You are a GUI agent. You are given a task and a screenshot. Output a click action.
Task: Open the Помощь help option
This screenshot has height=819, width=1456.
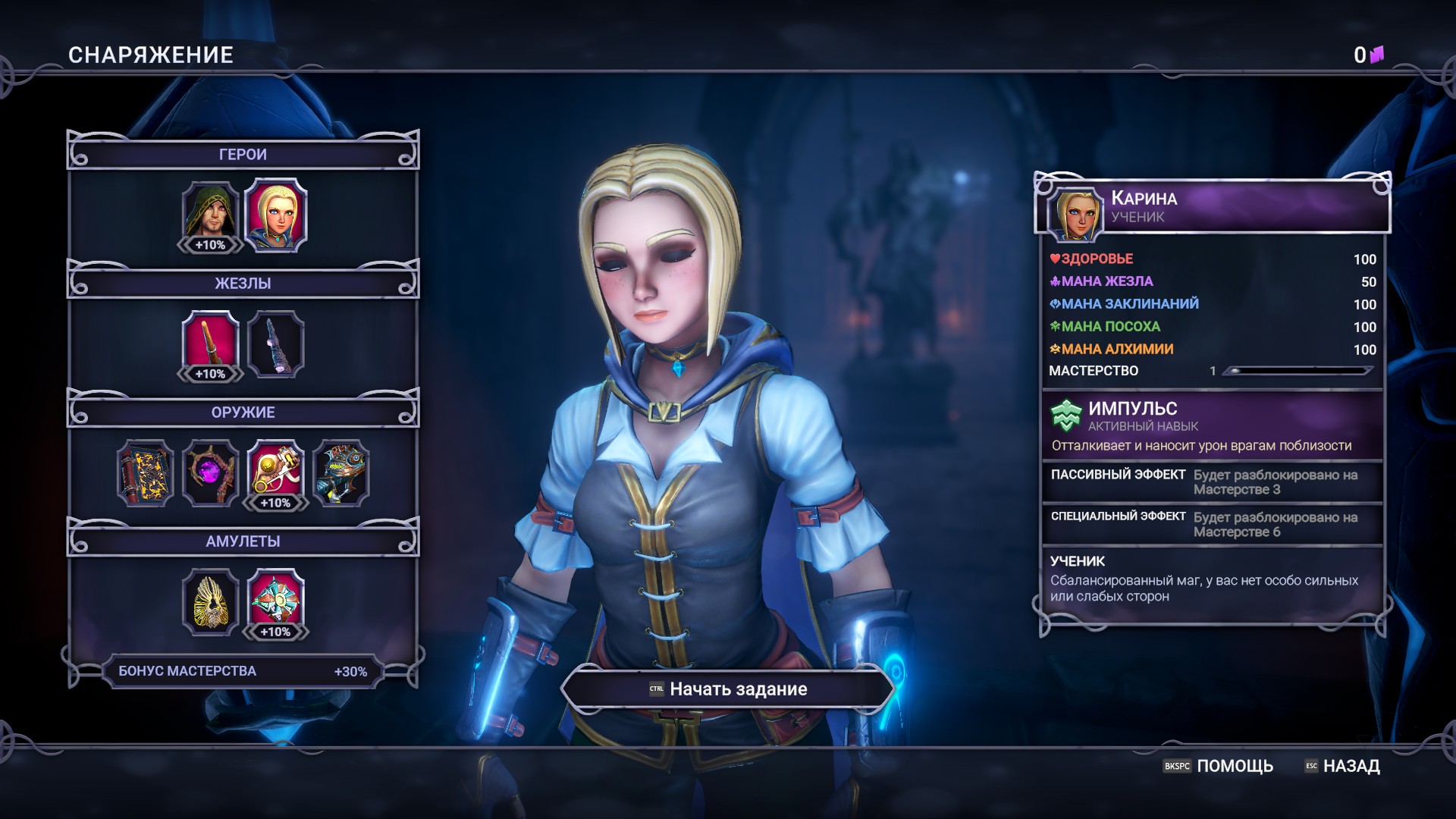click(1218, 766)
